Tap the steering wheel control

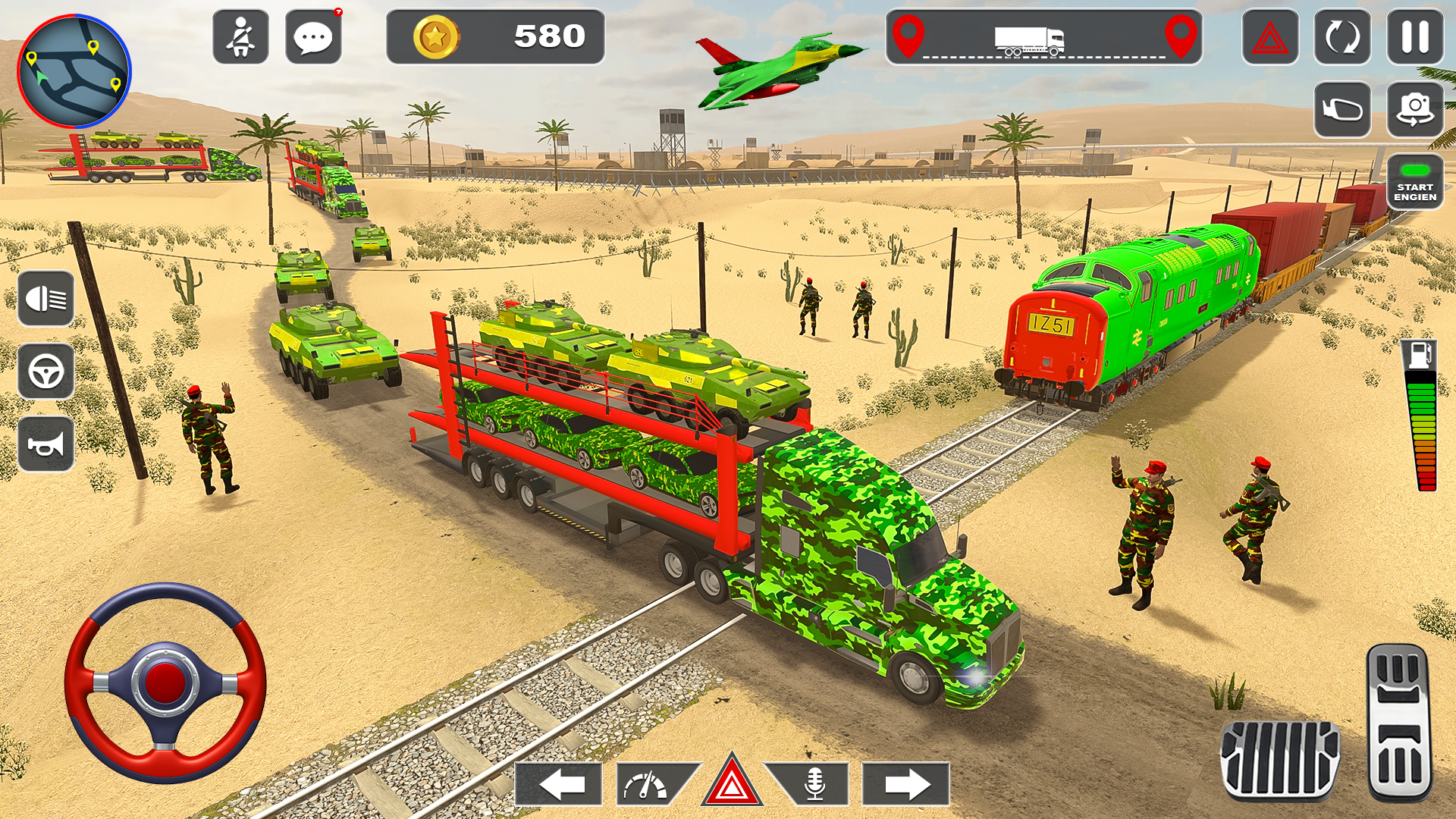coord(163,682)
